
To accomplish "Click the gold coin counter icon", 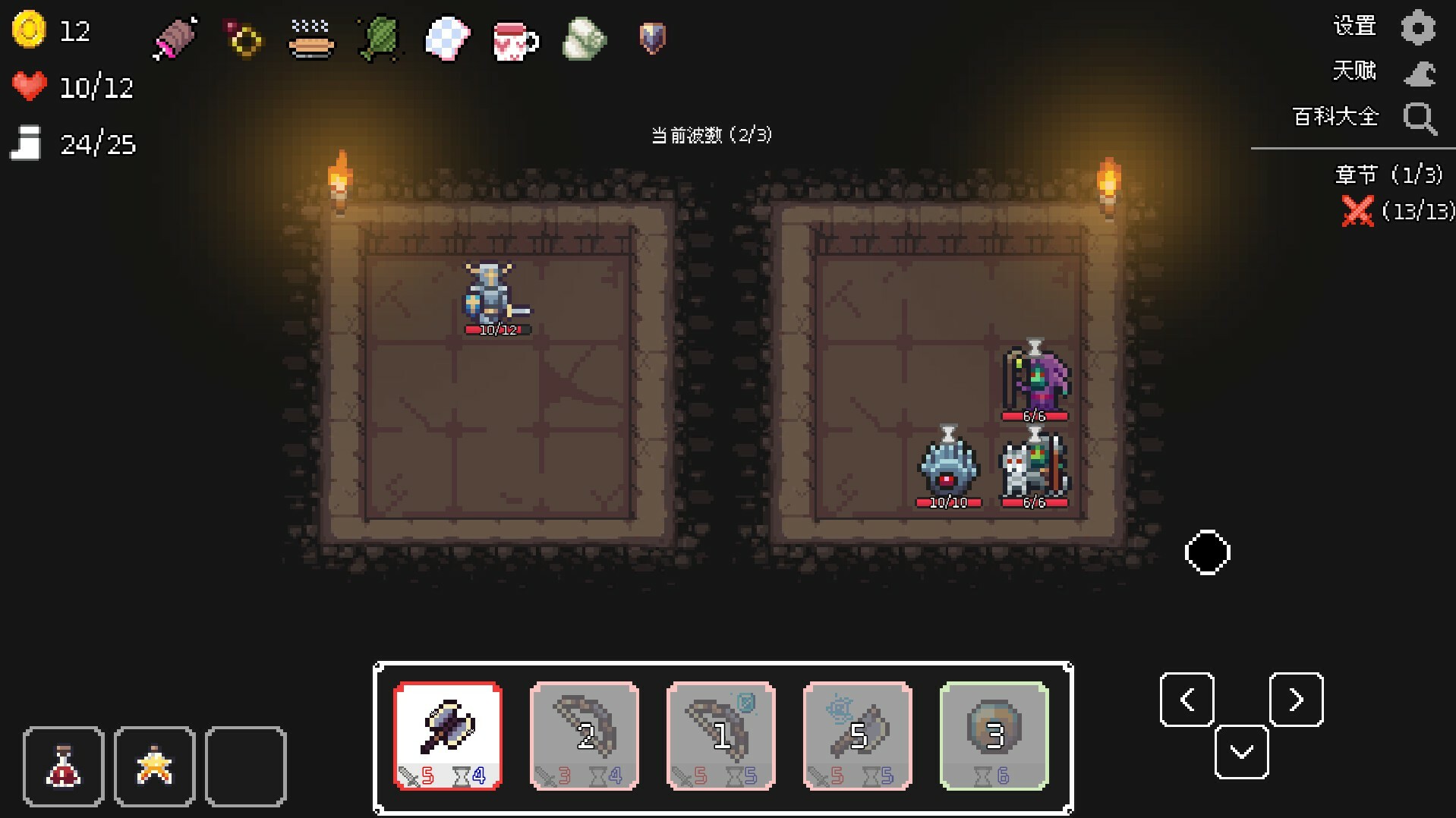I will pos(29,30).
